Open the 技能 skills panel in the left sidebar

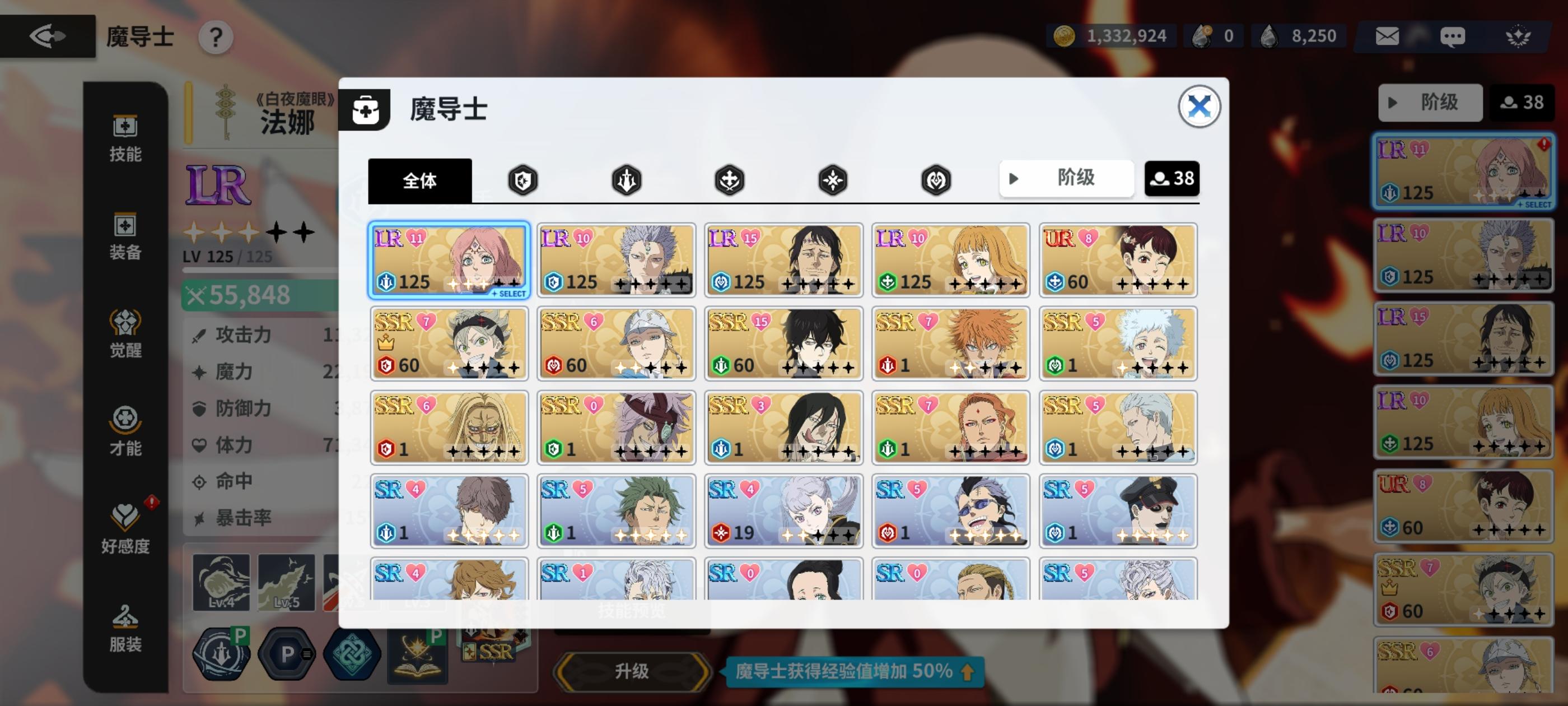(125, 140)
